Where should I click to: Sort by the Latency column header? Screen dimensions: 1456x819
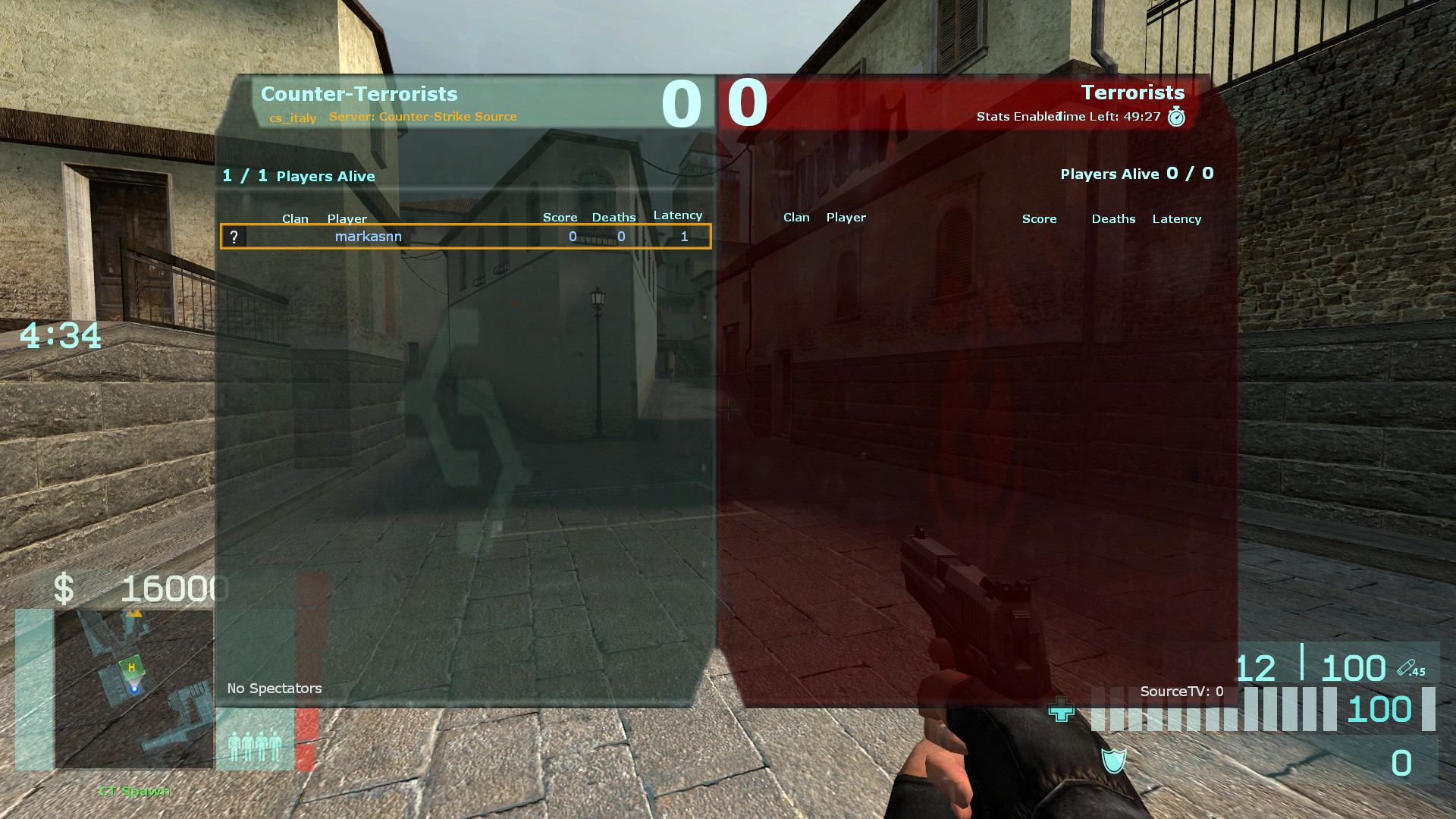pyautogui.click(x=677, y=215)
